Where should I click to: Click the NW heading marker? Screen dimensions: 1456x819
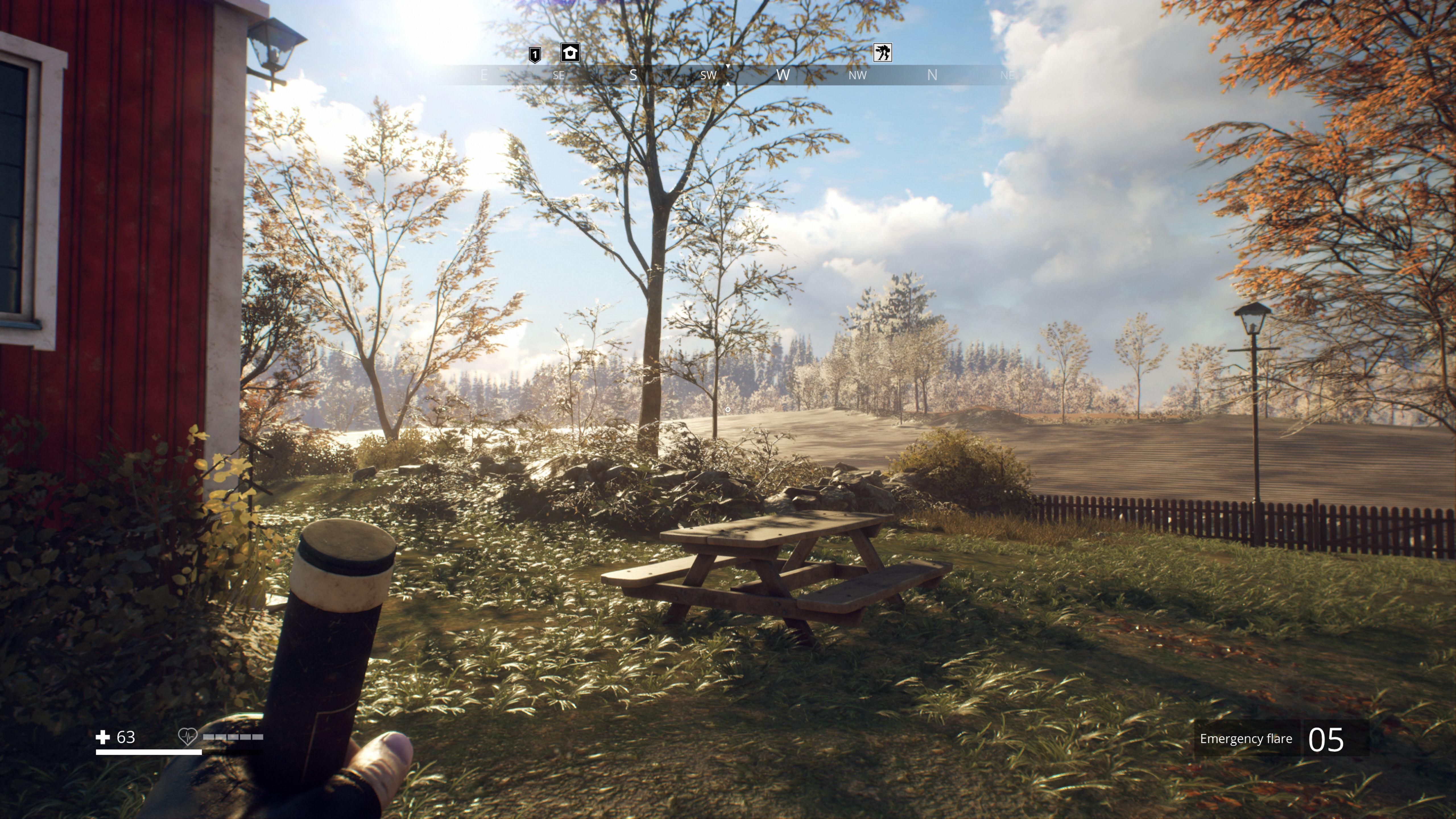pyautogui.click(x=857, y=75)
